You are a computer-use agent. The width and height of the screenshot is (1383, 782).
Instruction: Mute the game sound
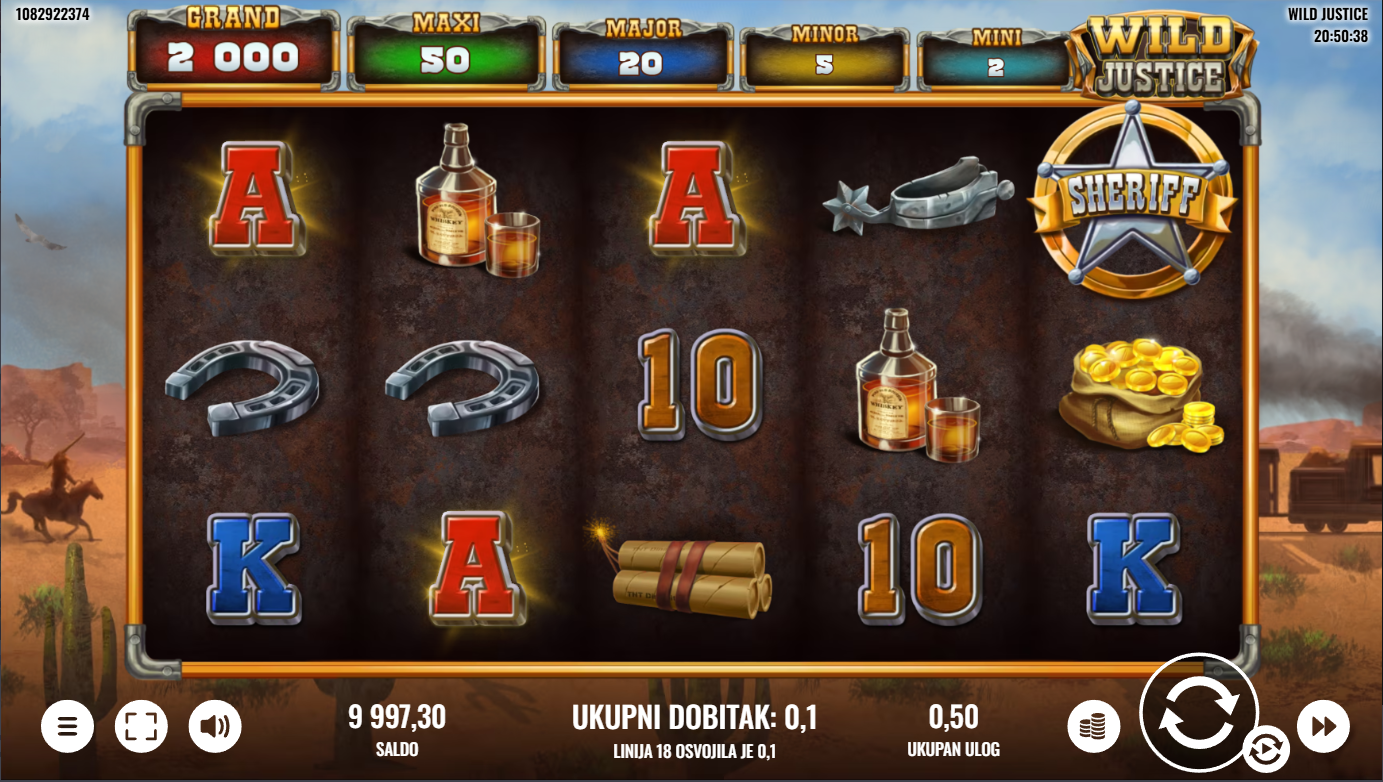(215, 727)
